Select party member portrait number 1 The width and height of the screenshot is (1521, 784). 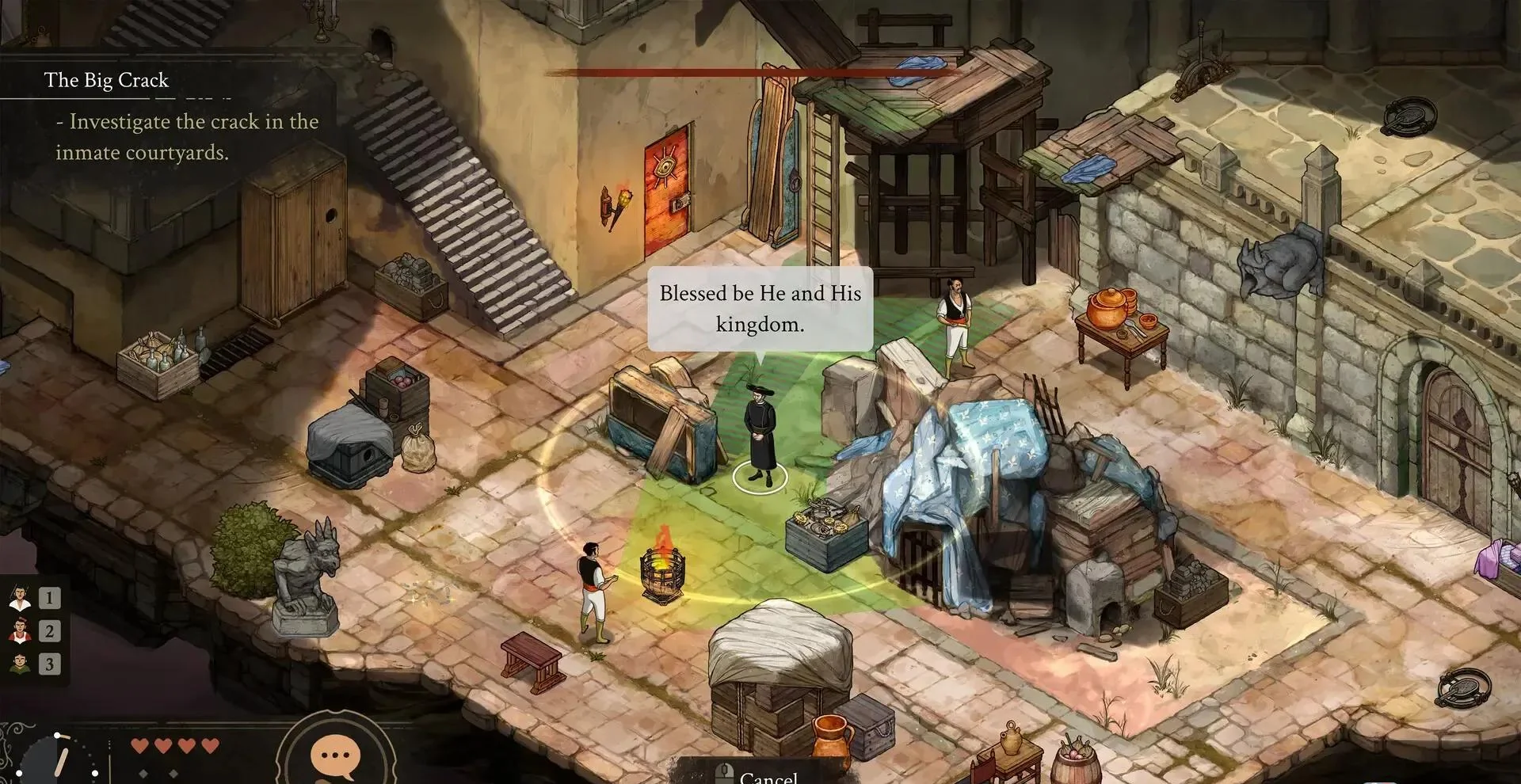click(21, 597)
